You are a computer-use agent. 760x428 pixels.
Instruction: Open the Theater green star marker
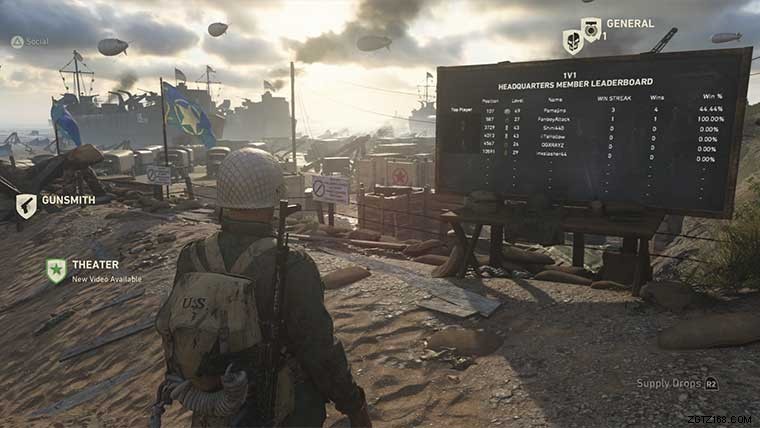(56, 270)
